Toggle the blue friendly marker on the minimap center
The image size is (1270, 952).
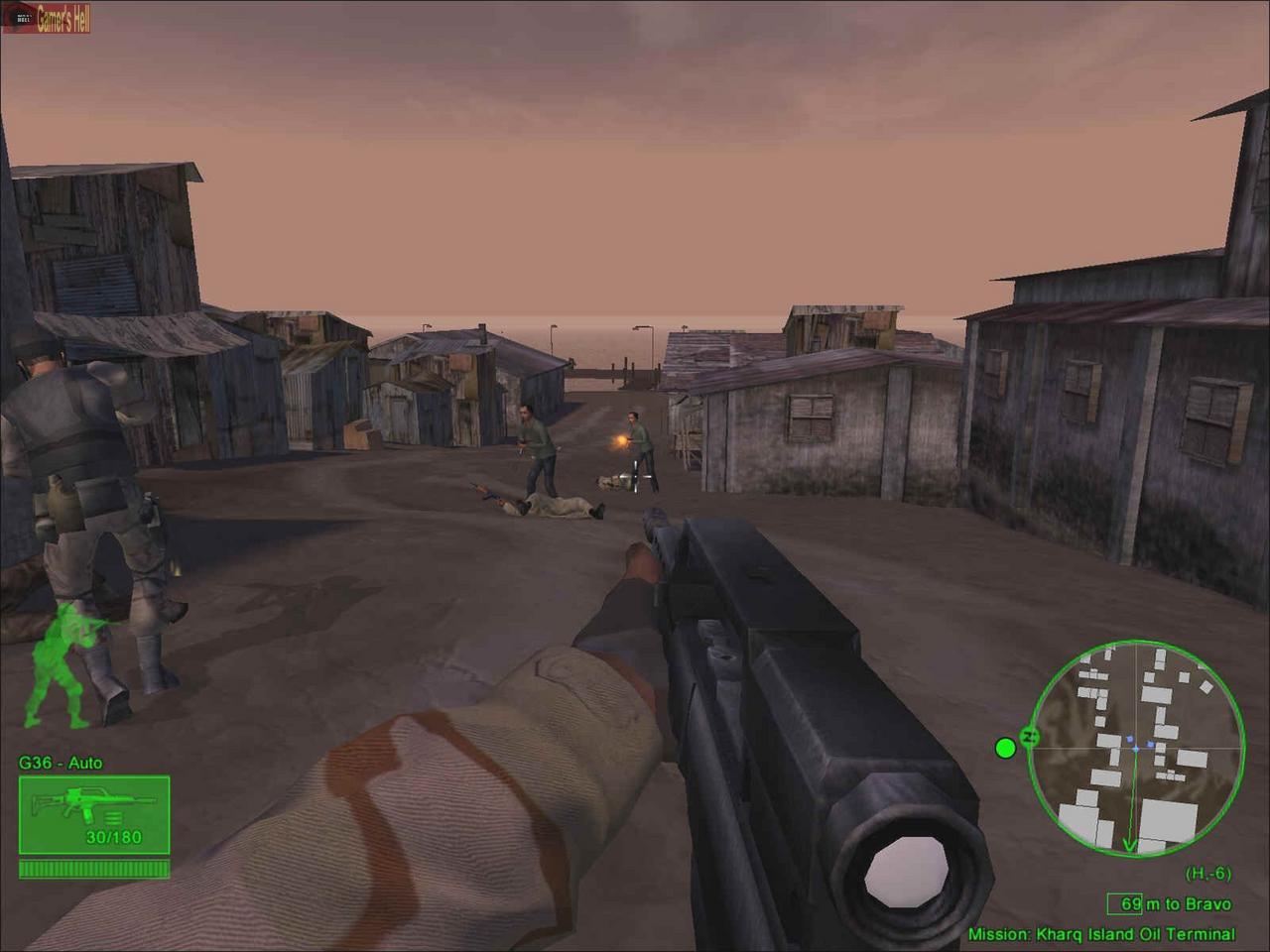click(x=1136, y=749)
